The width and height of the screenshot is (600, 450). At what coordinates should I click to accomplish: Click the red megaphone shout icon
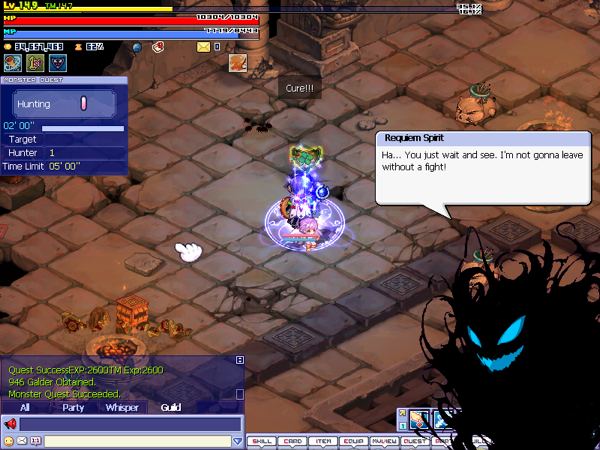pos(11,424)
